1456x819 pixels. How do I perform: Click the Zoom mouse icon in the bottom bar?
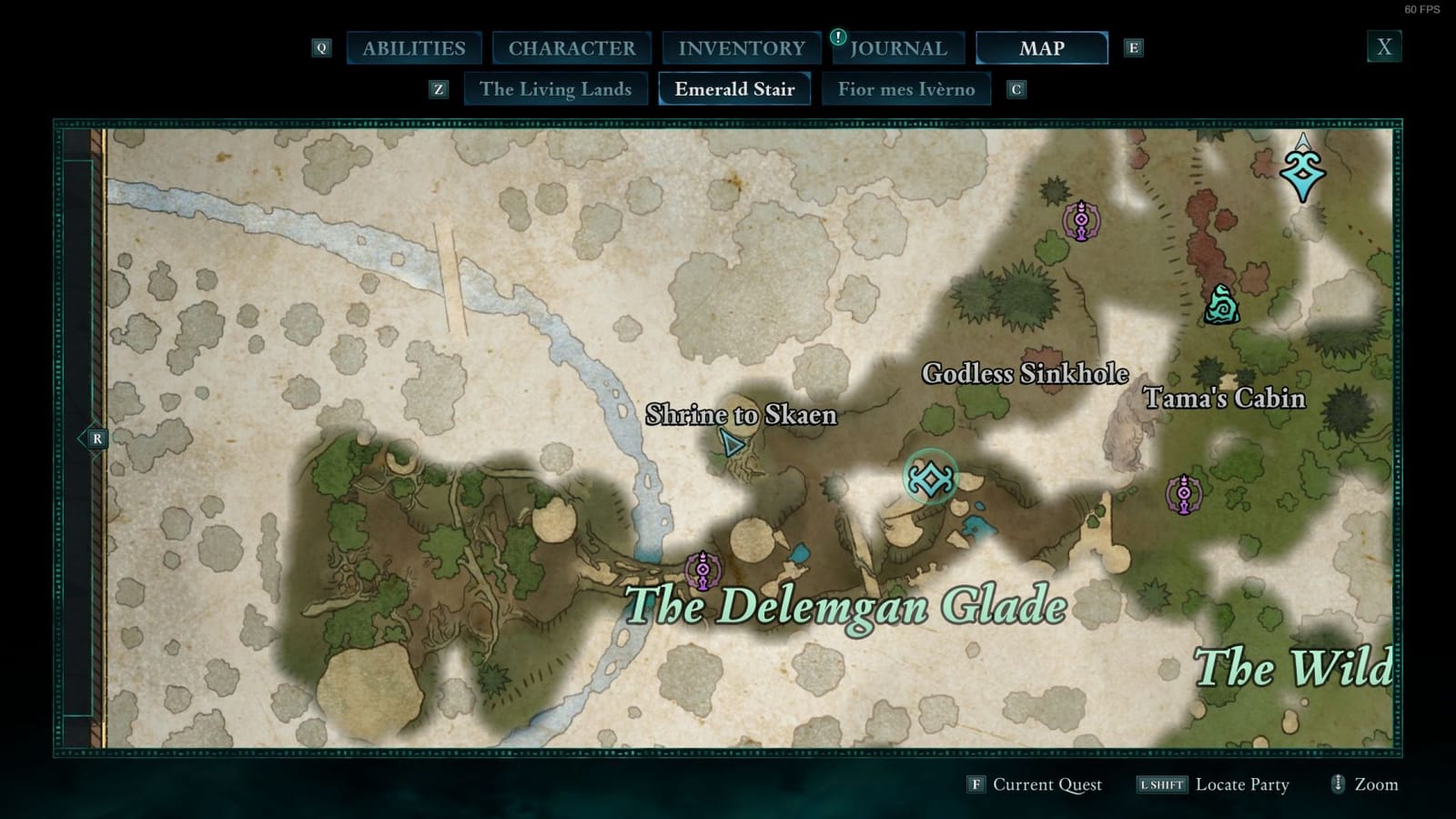1338,784
